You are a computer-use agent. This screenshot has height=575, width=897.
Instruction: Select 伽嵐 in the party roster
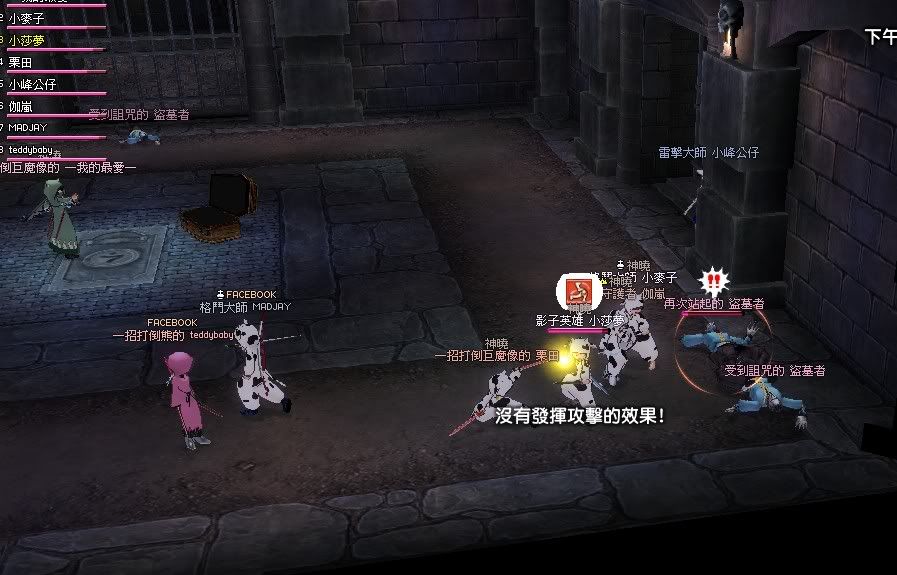tap(21, 106)
